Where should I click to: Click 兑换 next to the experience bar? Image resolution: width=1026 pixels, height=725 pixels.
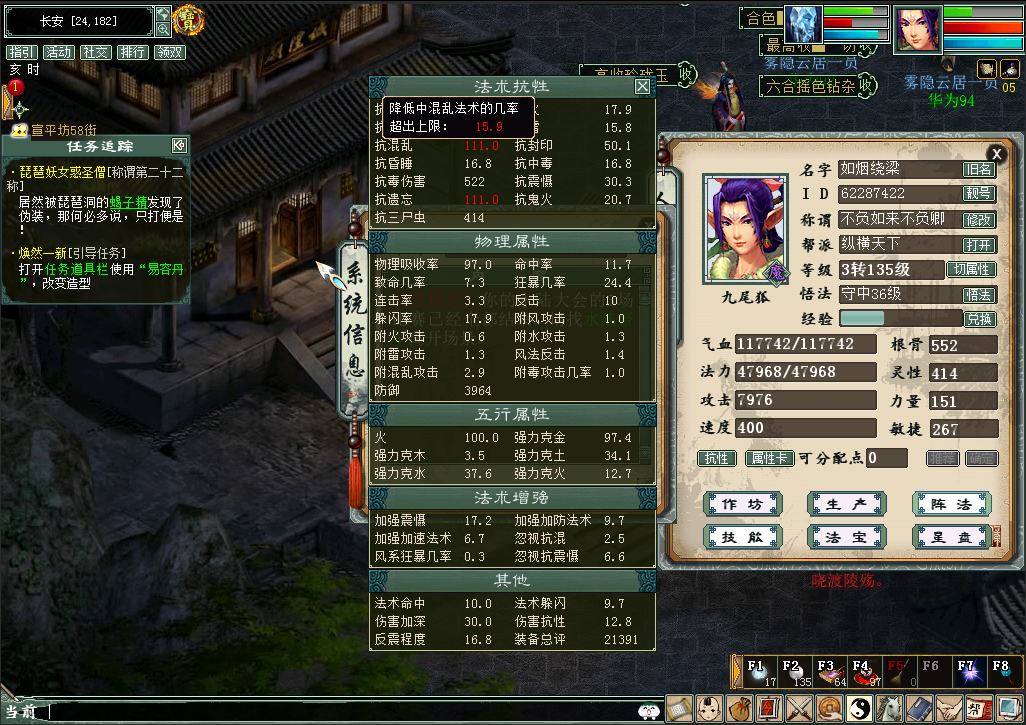pos(979,319)
